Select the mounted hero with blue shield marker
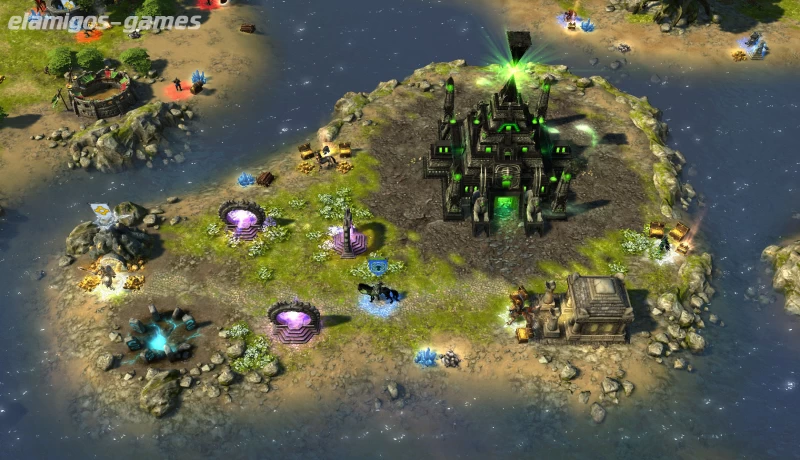This screenshot has width=800, height=460. click(x=379, y=292)
